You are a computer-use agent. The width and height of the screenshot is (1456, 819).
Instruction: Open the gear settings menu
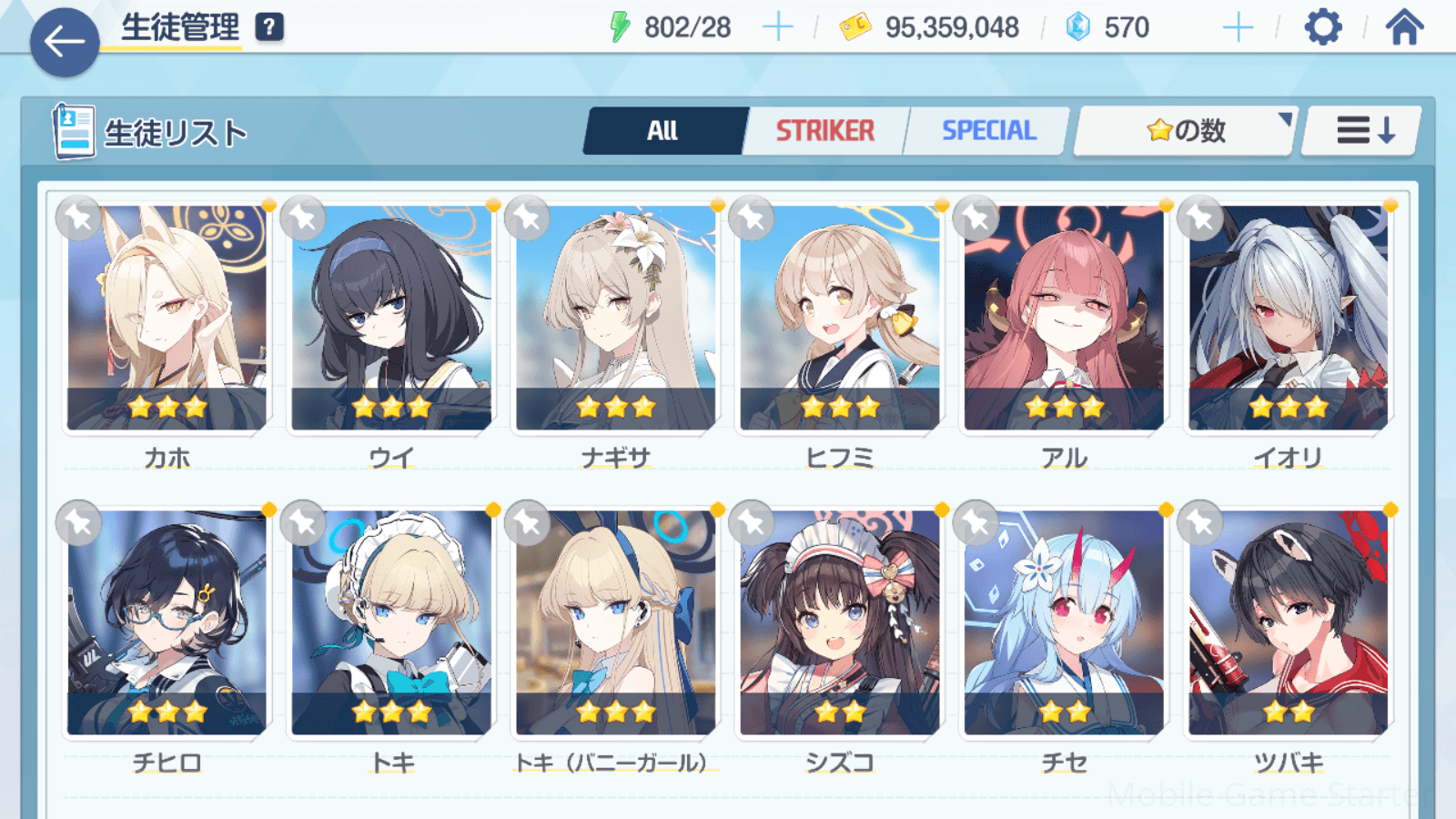pyautogui.click(x=1322, y=27)
